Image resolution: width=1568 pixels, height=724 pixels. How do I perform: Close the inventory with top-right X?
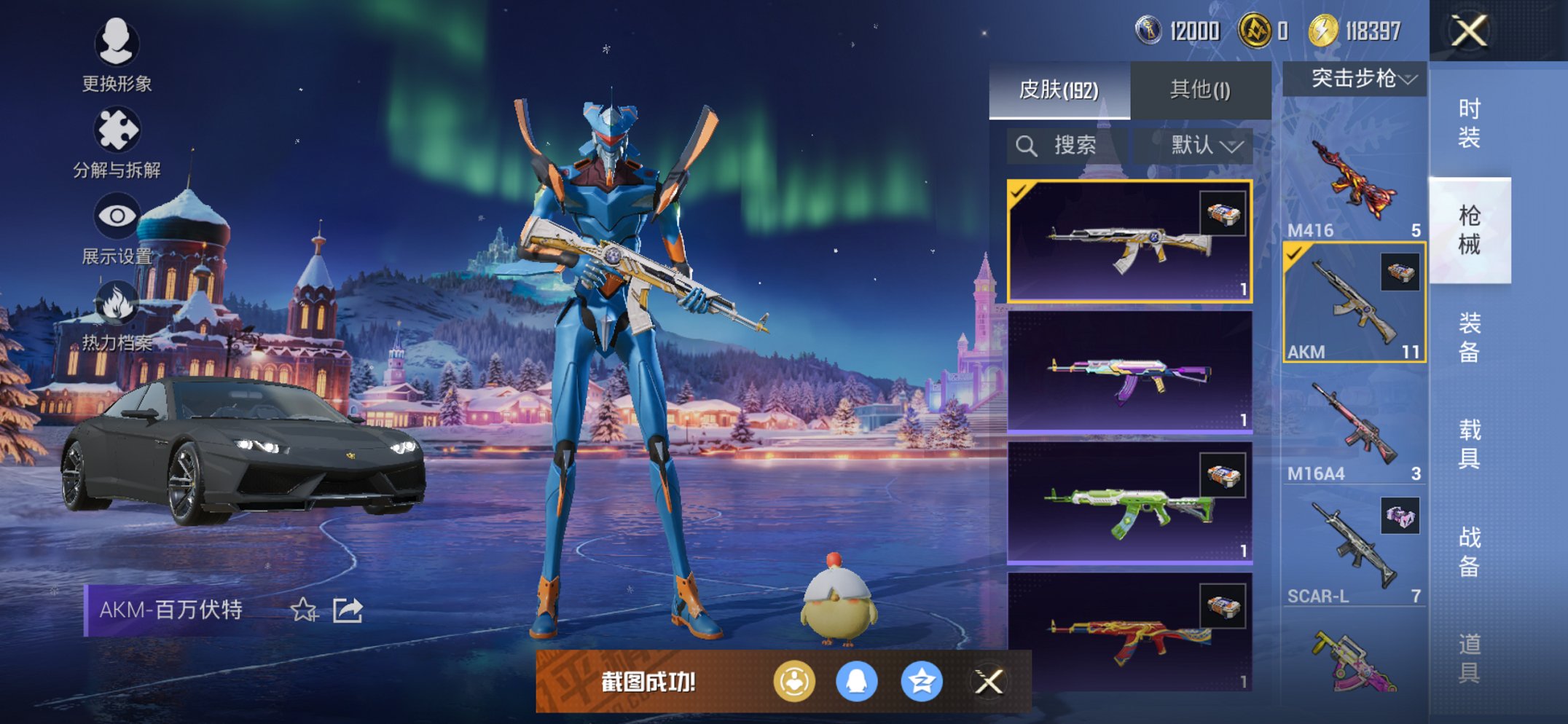point(1469,31)
